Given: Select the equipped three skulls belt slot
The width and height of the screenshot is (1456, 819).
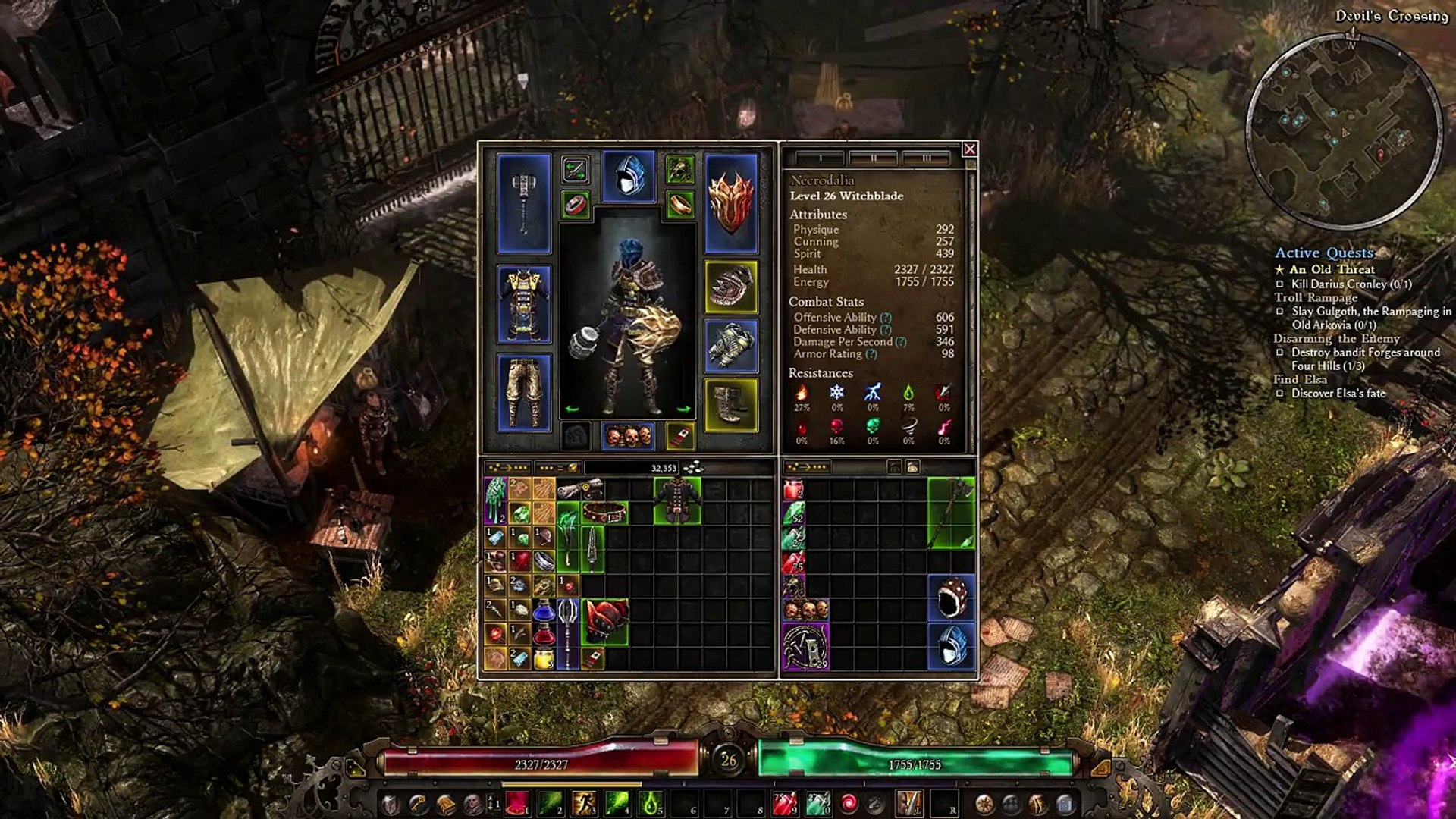Looking at the screenshot, I should tap(629, 436).
